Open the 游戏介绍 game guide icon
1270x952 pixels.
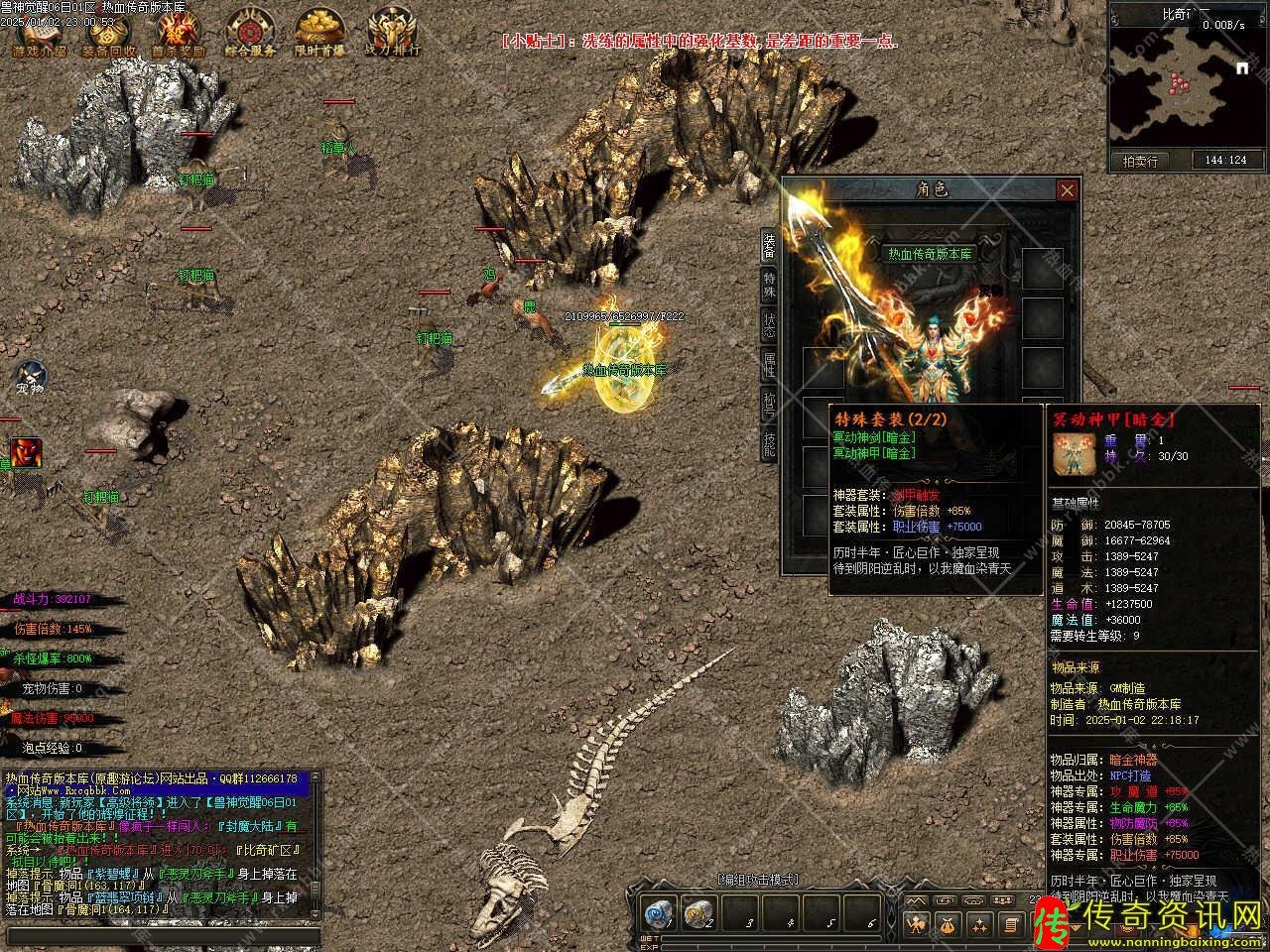(x=40, y=33)
